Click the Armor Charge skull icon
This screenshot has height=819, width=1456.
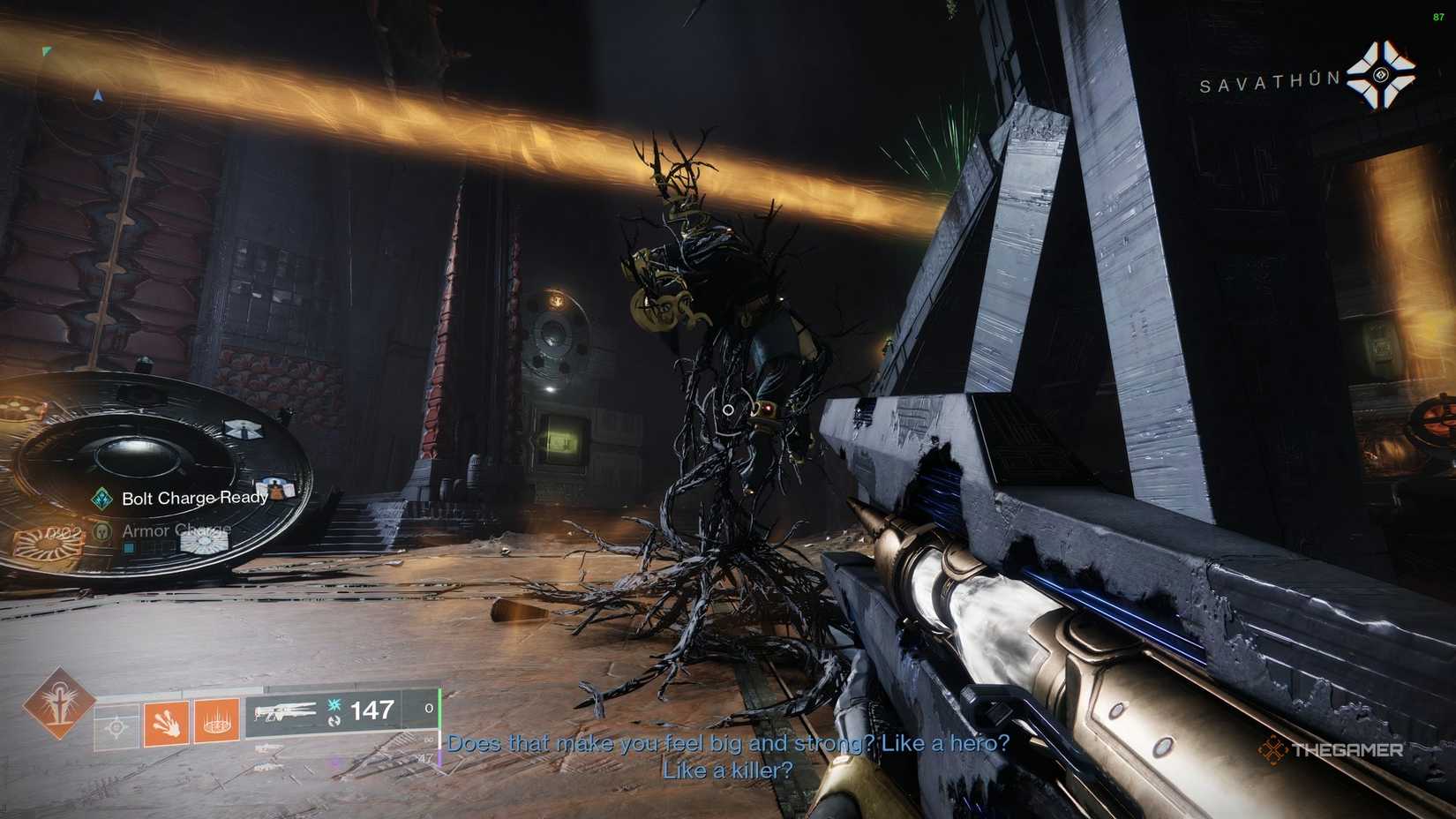(101, 531)
